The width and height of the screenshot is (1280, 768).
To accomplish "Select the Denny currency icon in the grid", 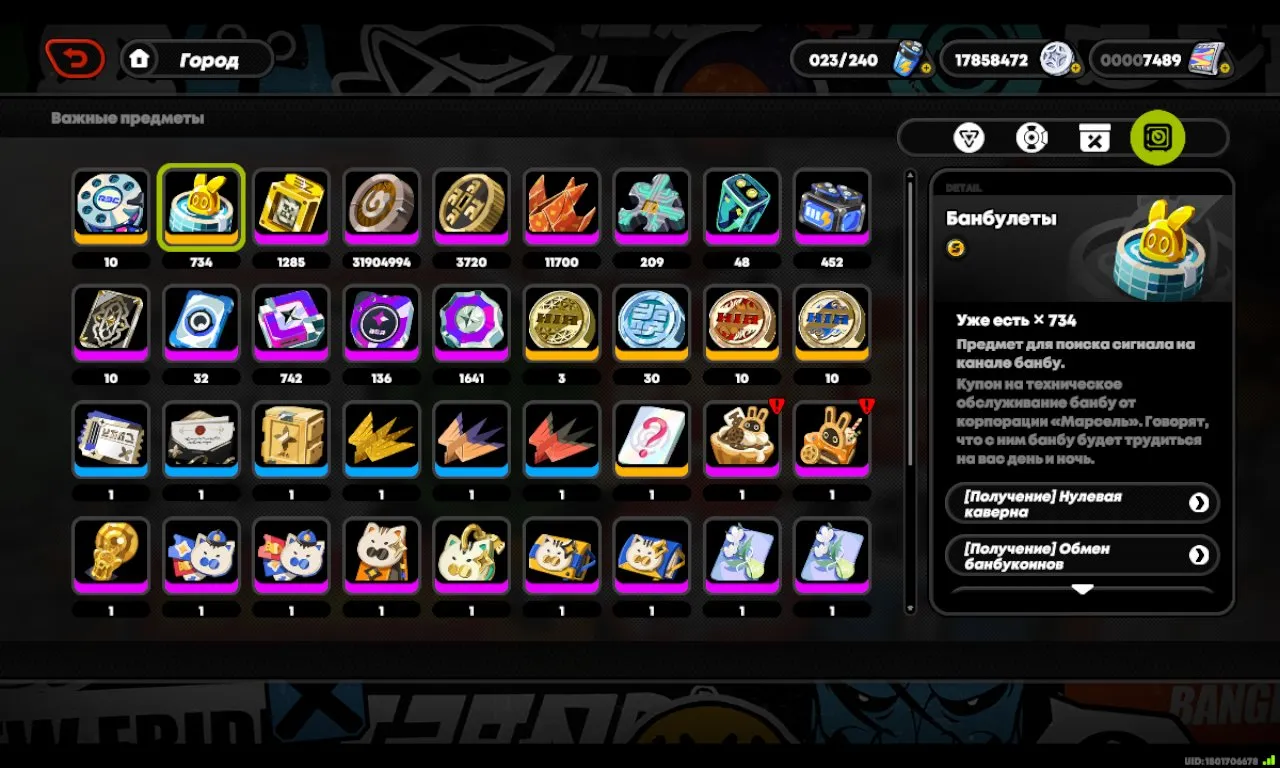I will point(381,207).
